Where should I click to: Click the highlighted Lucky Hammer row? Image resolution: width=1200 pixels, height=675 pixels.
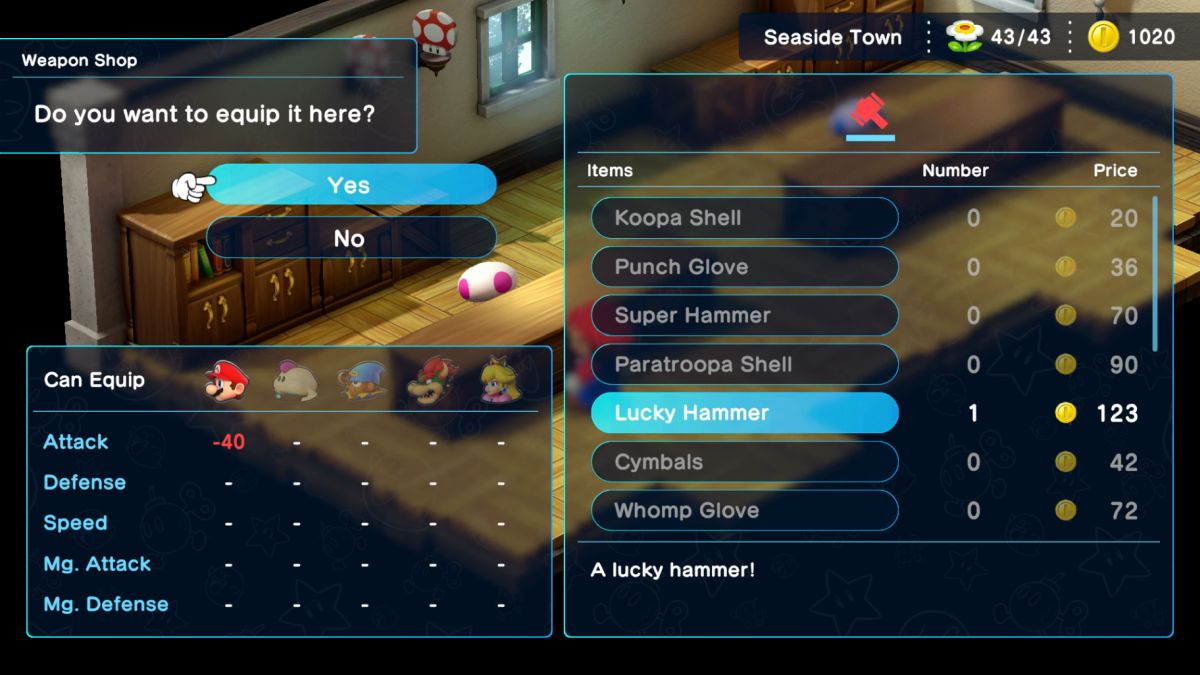click(744, 413)
